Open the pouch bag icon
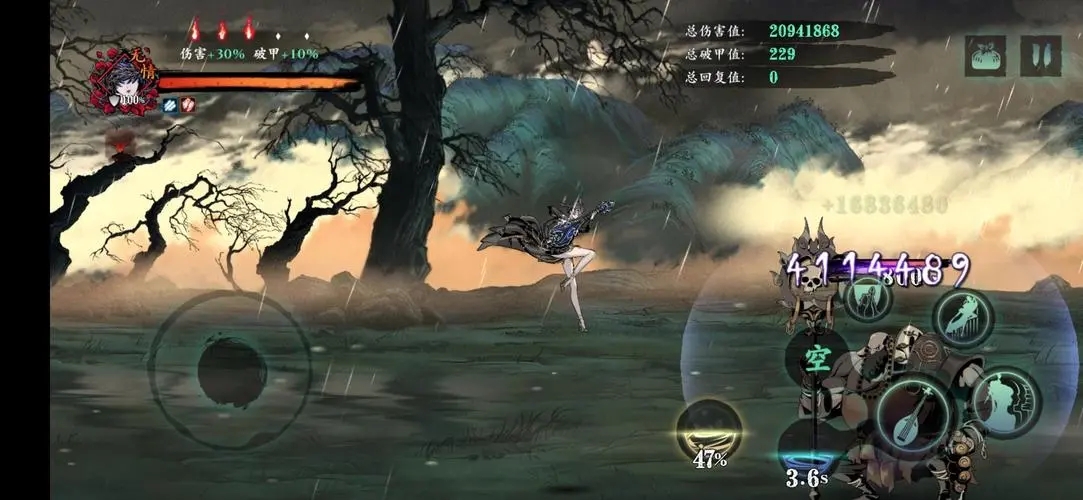The width and height of the screenshot is (1083, 500). [x=985, y=56]
